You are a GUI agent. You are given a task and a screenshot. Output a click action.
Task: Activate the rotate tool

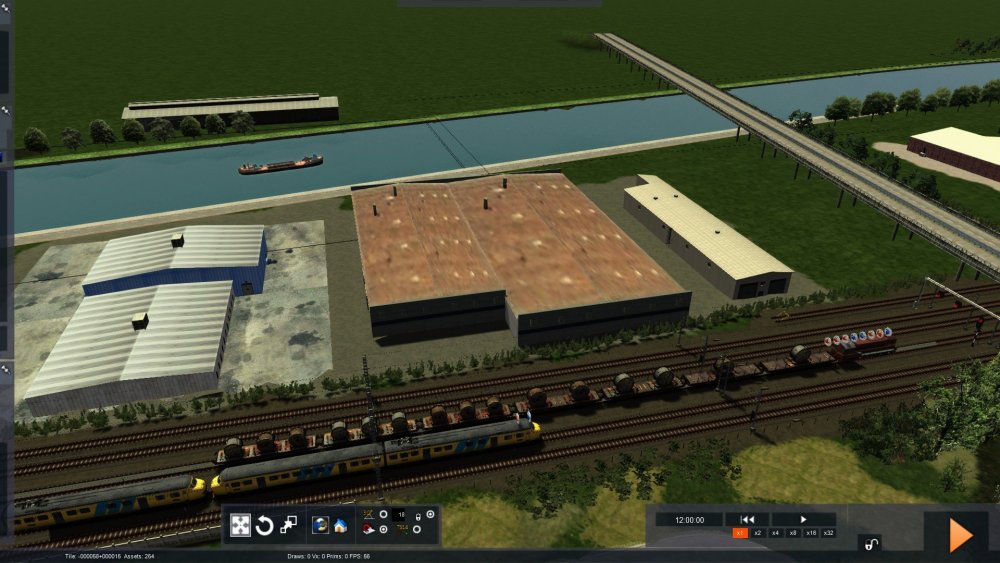265,525
